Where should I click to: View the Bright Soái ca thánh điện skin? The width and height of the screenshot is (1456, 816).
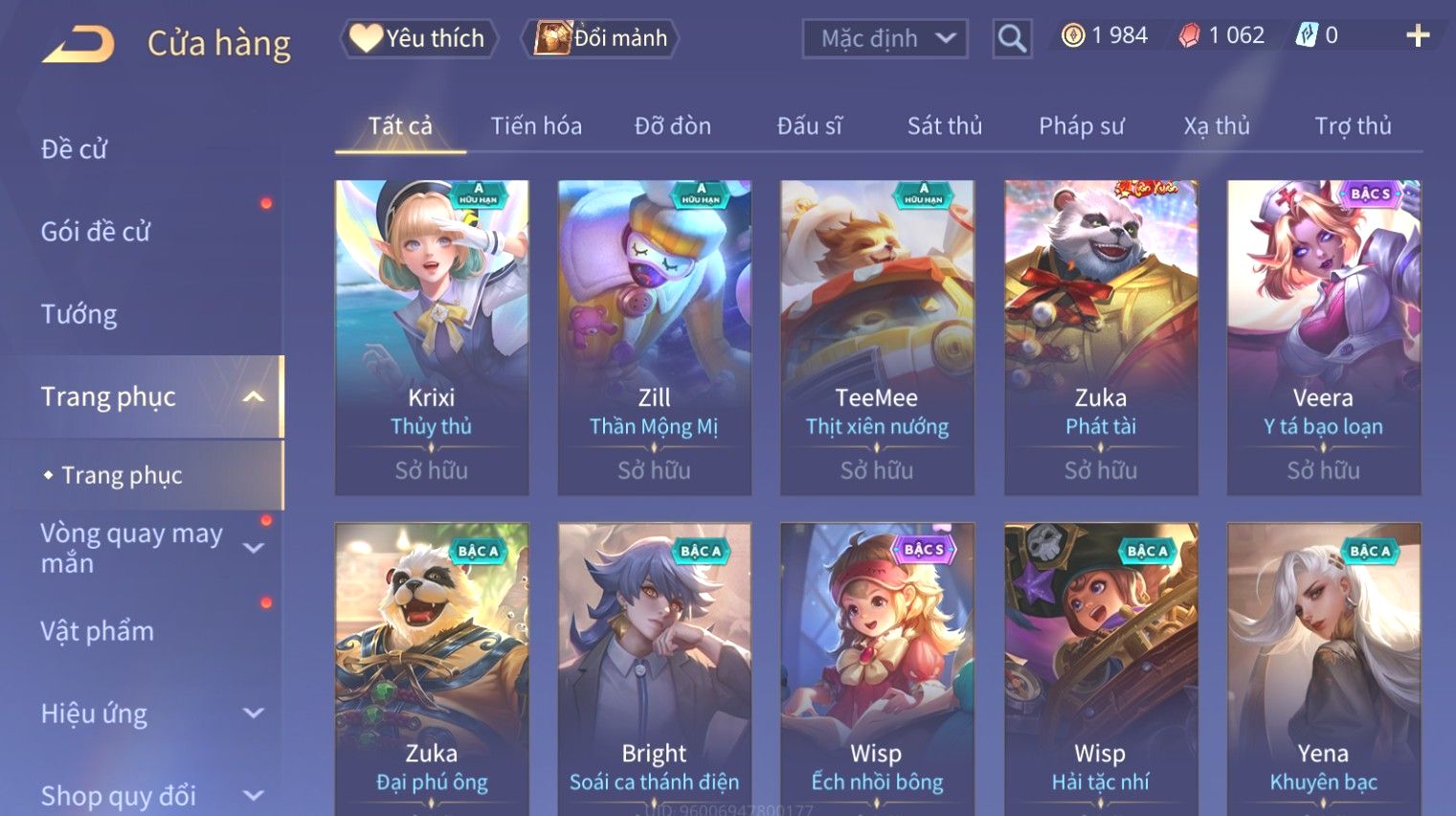pyautogui.click(x=654, y=670)
